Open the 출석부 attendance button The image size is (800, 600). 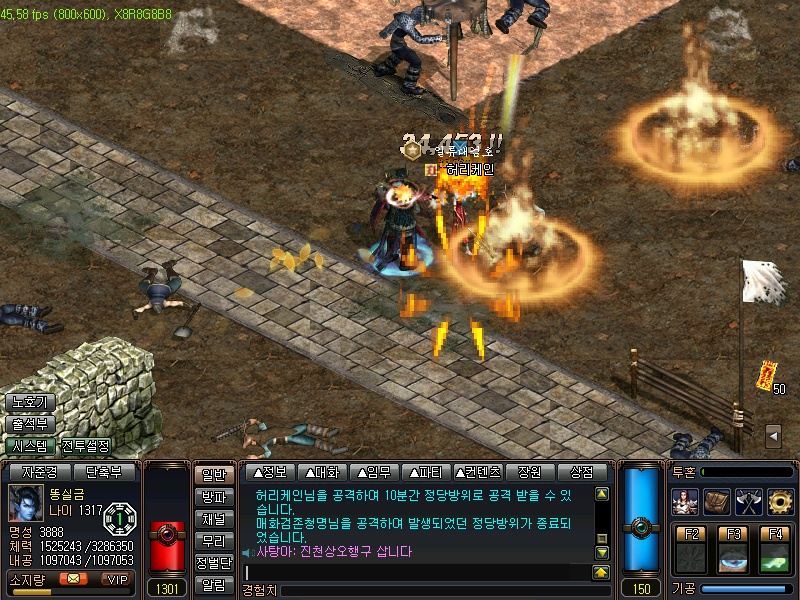[28, 424]
